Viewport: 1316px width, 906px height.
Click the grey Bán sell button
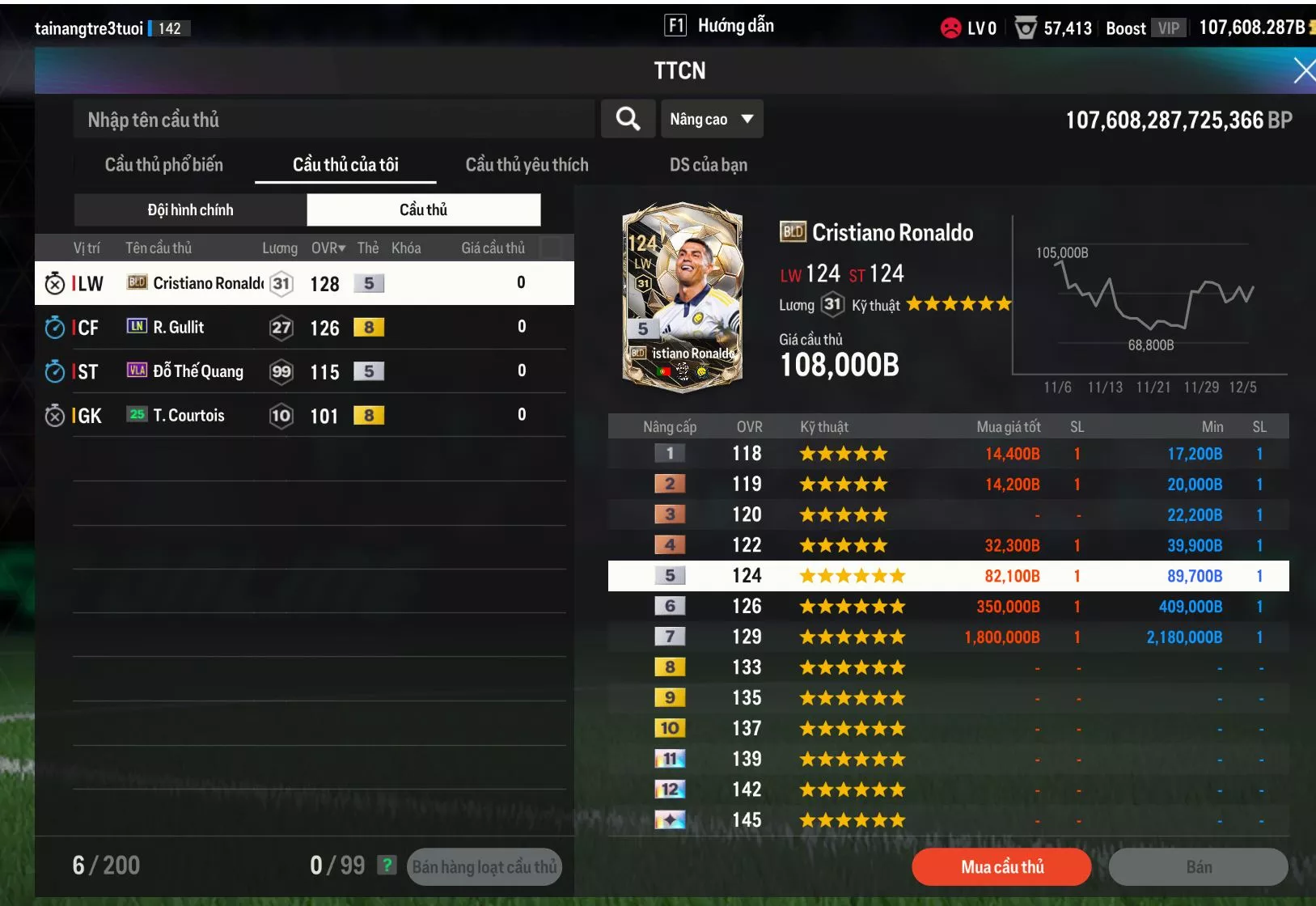[1198, 867]
